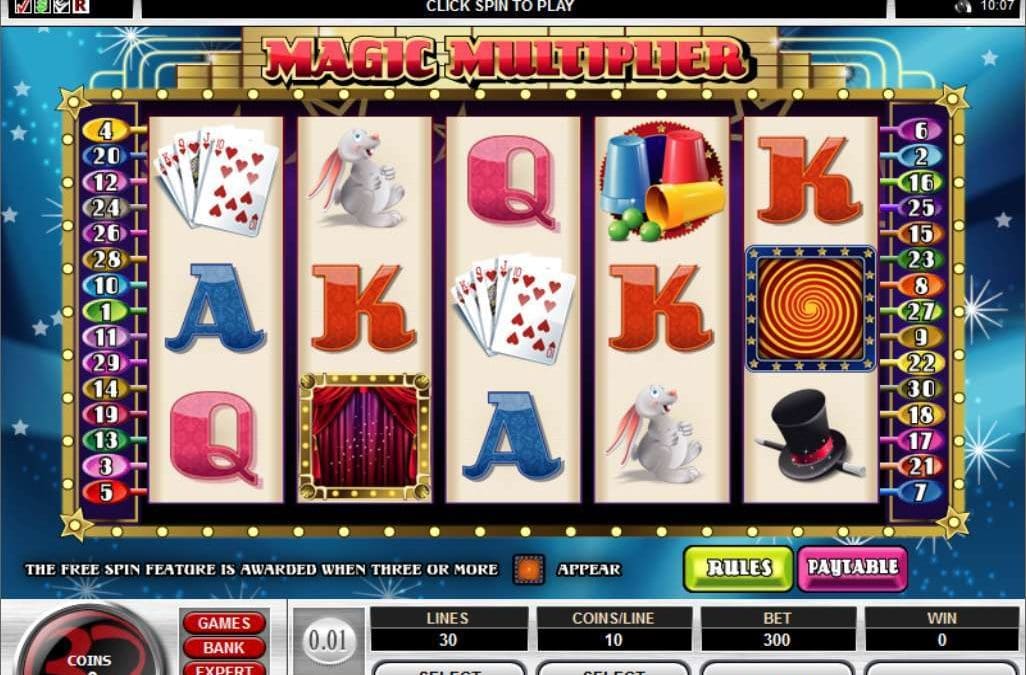The width and height of the screenshot is (1026, 675).
Task: Select payline marker number 6
Action: [919, 129]
